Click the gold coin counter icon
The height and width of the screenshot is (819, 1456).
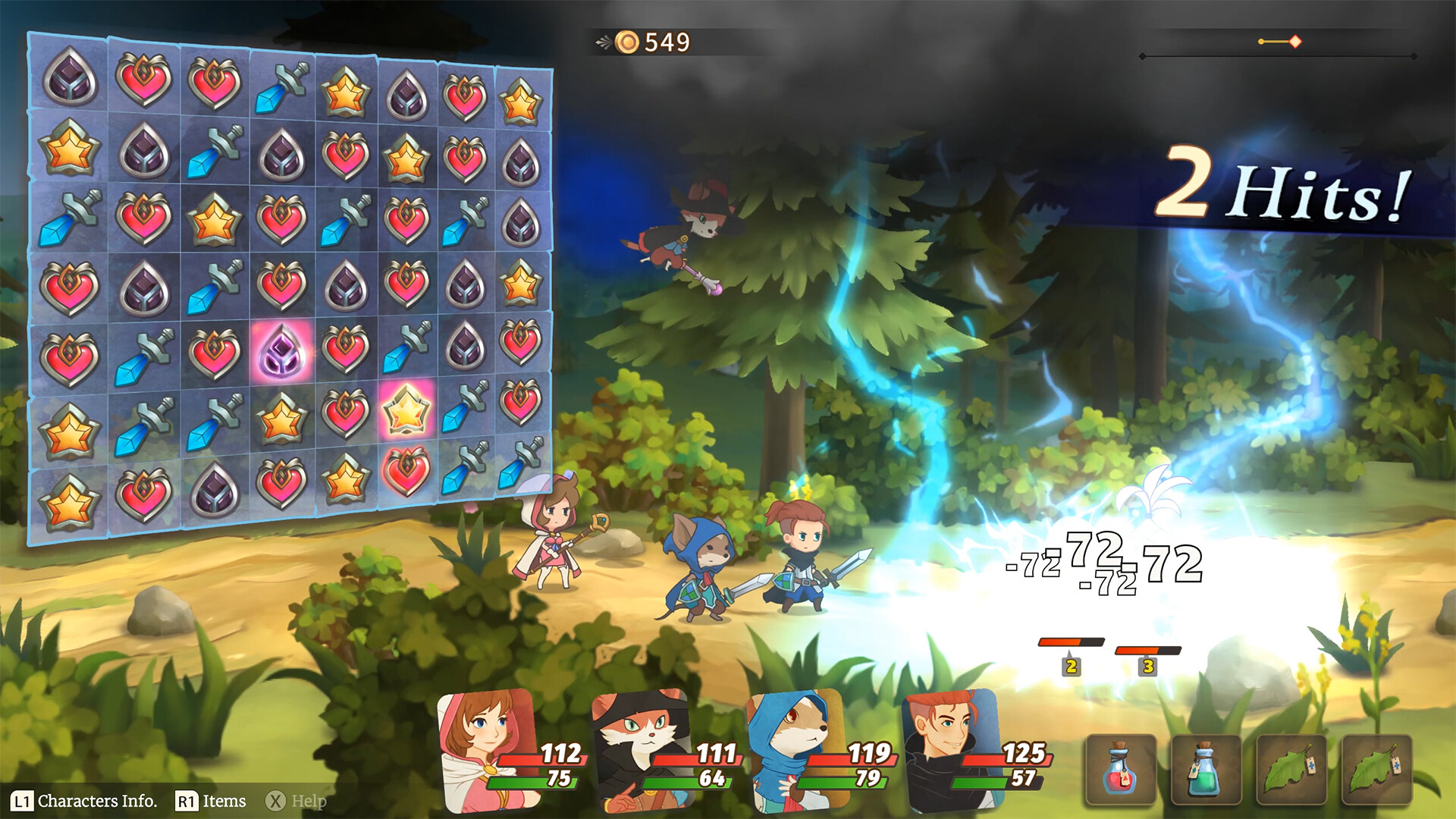(x=627, y=42)
